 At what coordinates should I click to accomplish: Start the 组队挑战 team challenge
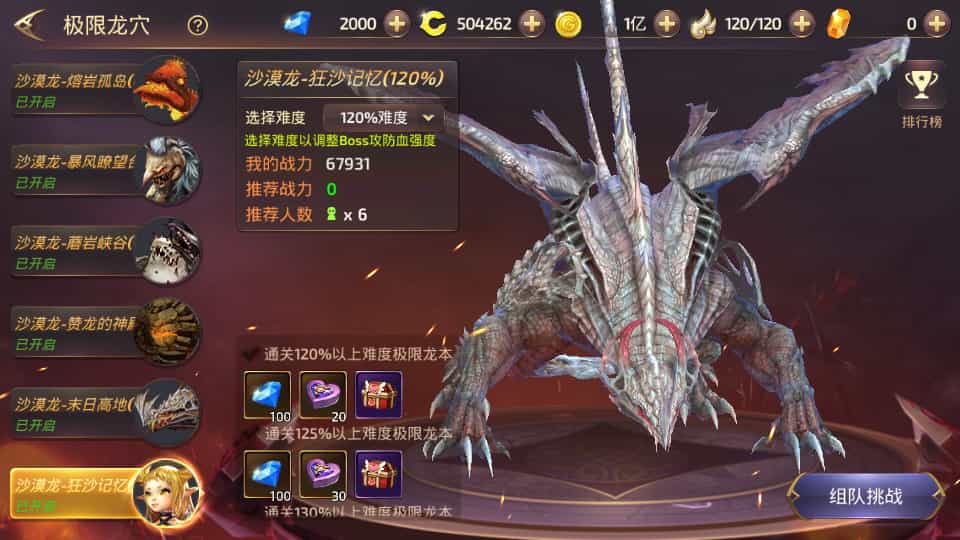click(866, 496)
